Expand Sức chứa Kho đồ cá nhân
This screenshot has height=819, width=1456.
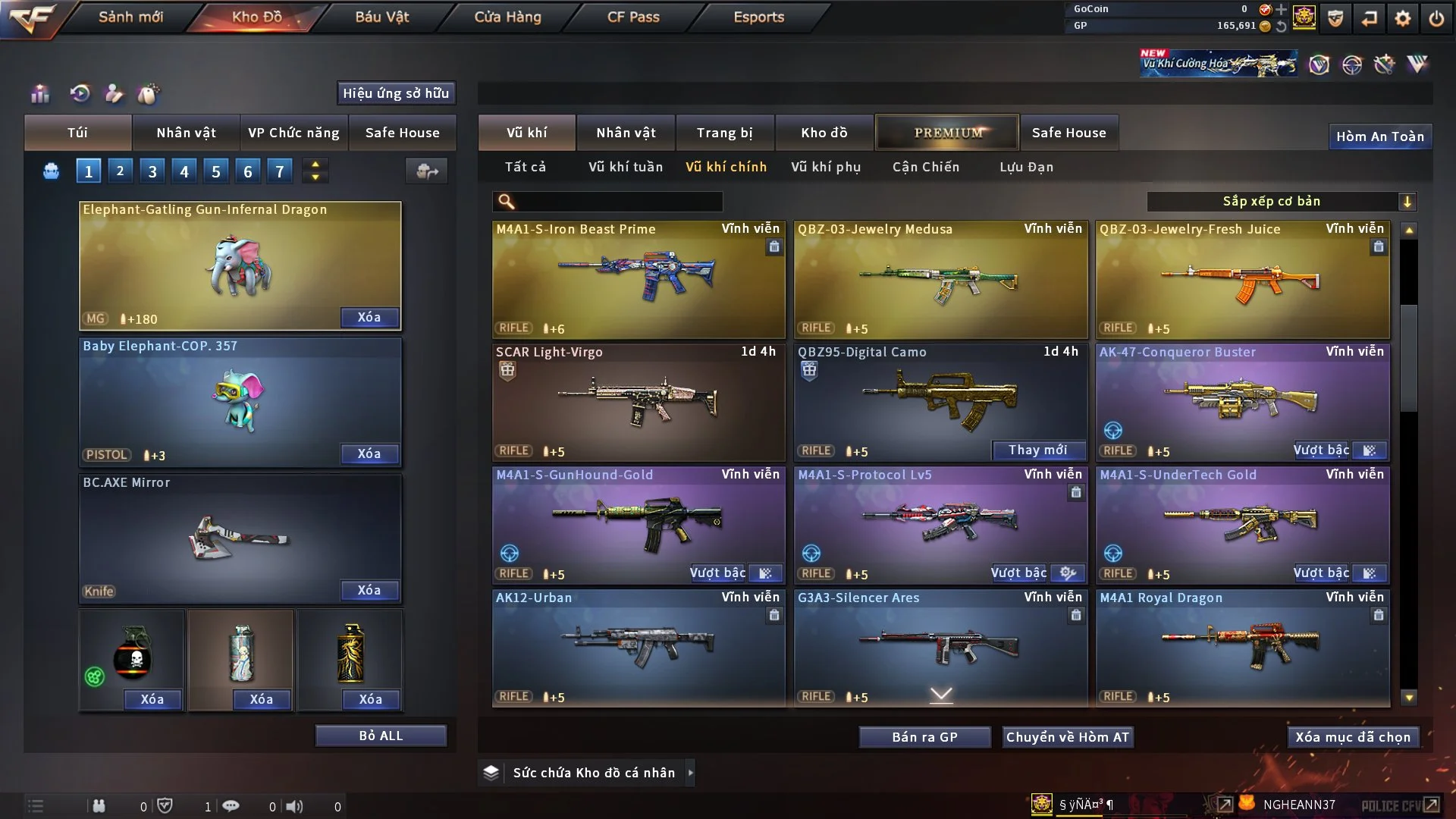tap(690, 773)
